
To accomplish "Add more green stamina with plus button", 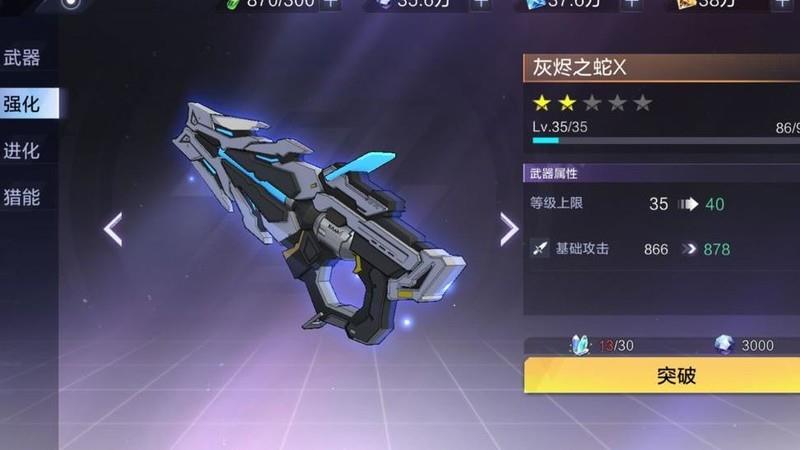I will pos(331,4).
